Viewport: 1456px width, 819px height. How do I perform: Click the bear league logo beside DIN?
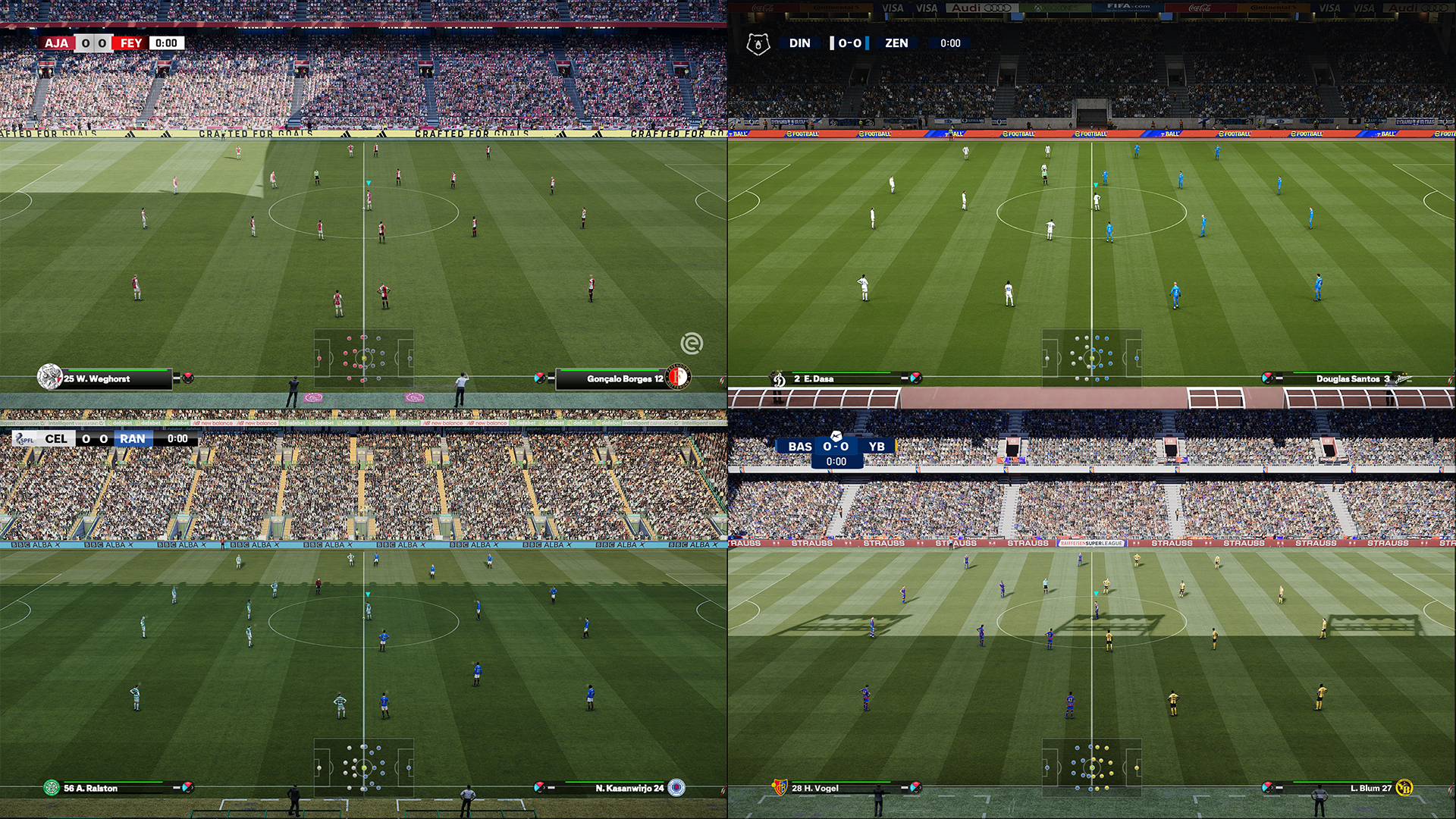(x=758, y=44)
